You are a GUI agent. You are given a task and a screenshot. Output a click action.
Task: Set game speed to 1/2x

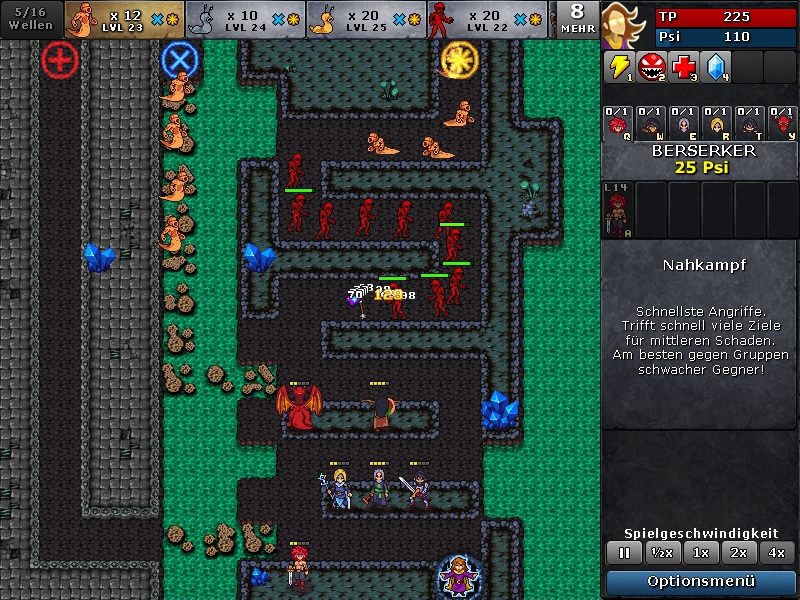point(660,552)
